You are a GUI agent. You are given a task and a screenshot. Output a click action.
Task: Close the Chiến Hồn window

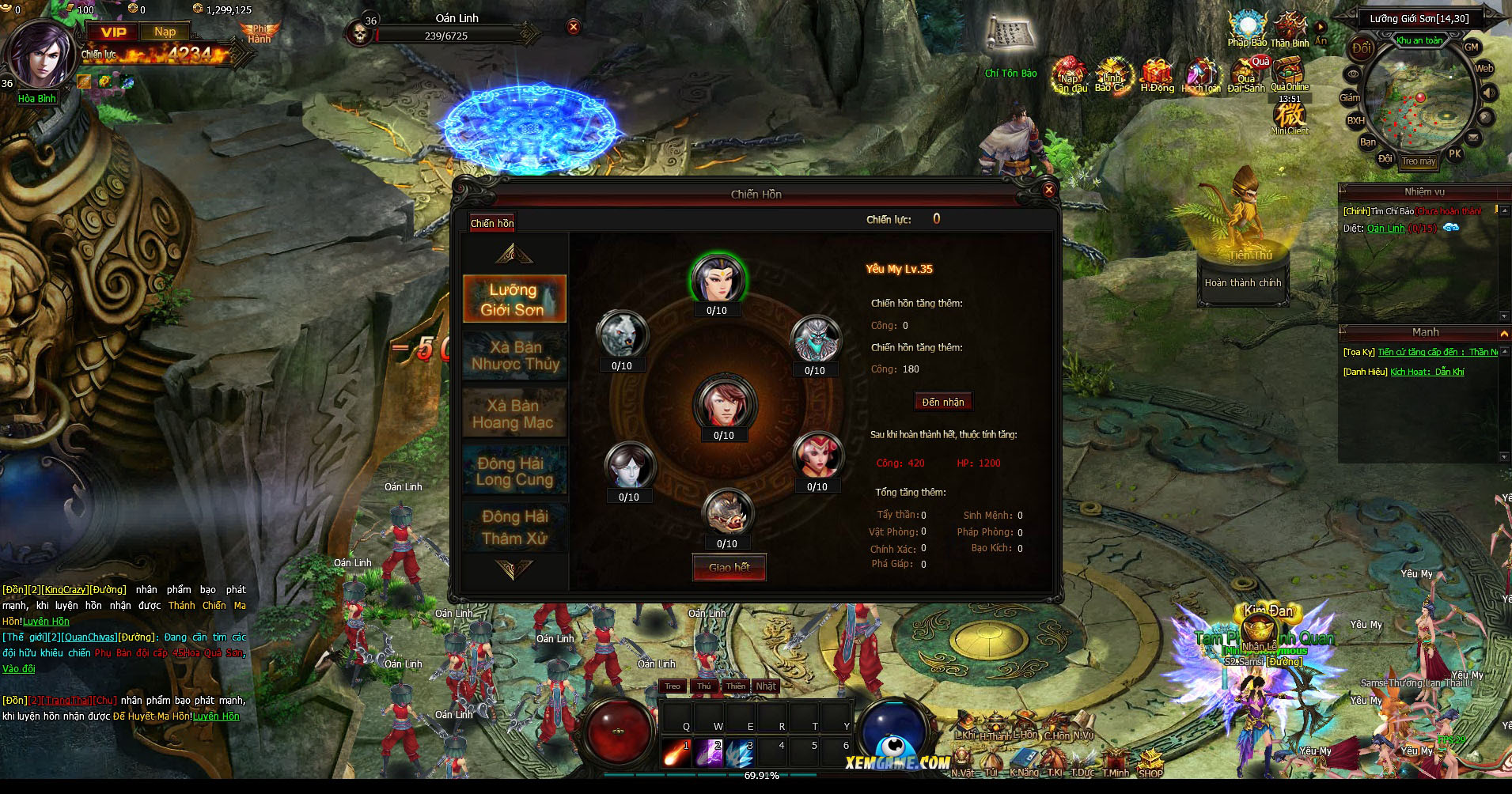1048,190
